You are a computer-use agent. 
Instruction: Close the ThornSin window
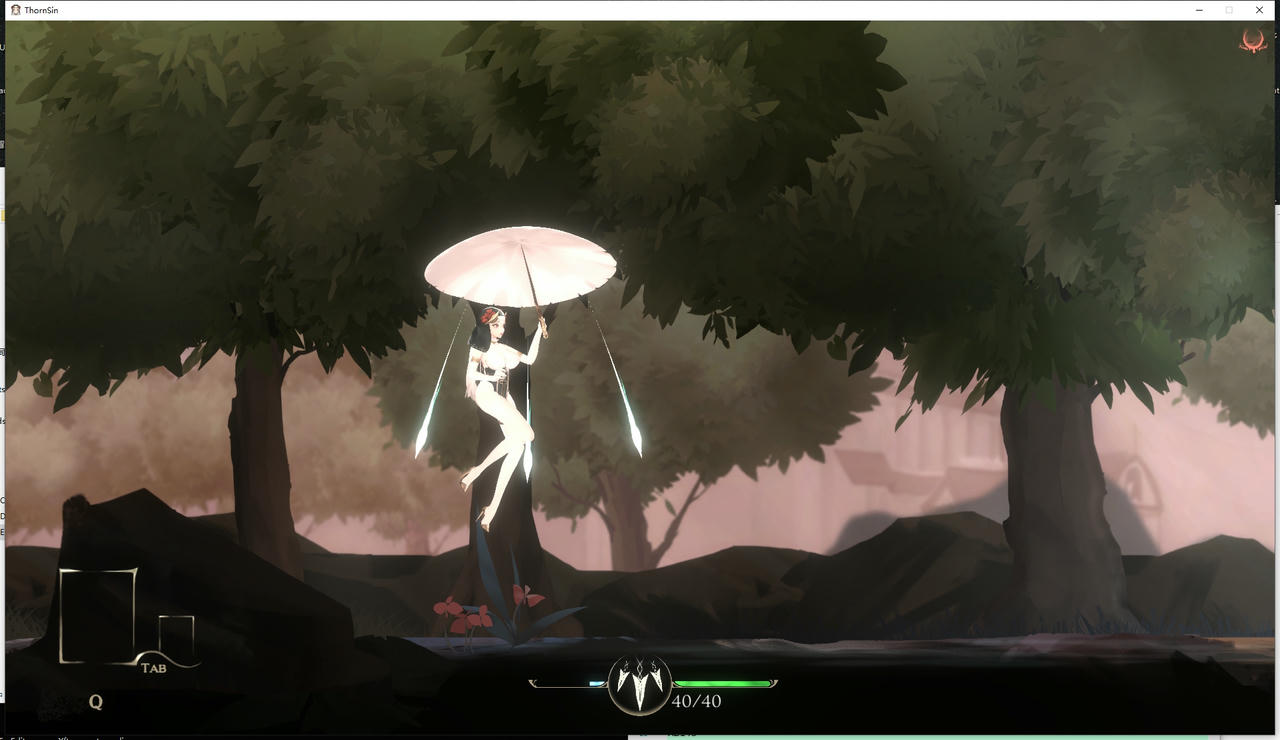(1259, 9)
